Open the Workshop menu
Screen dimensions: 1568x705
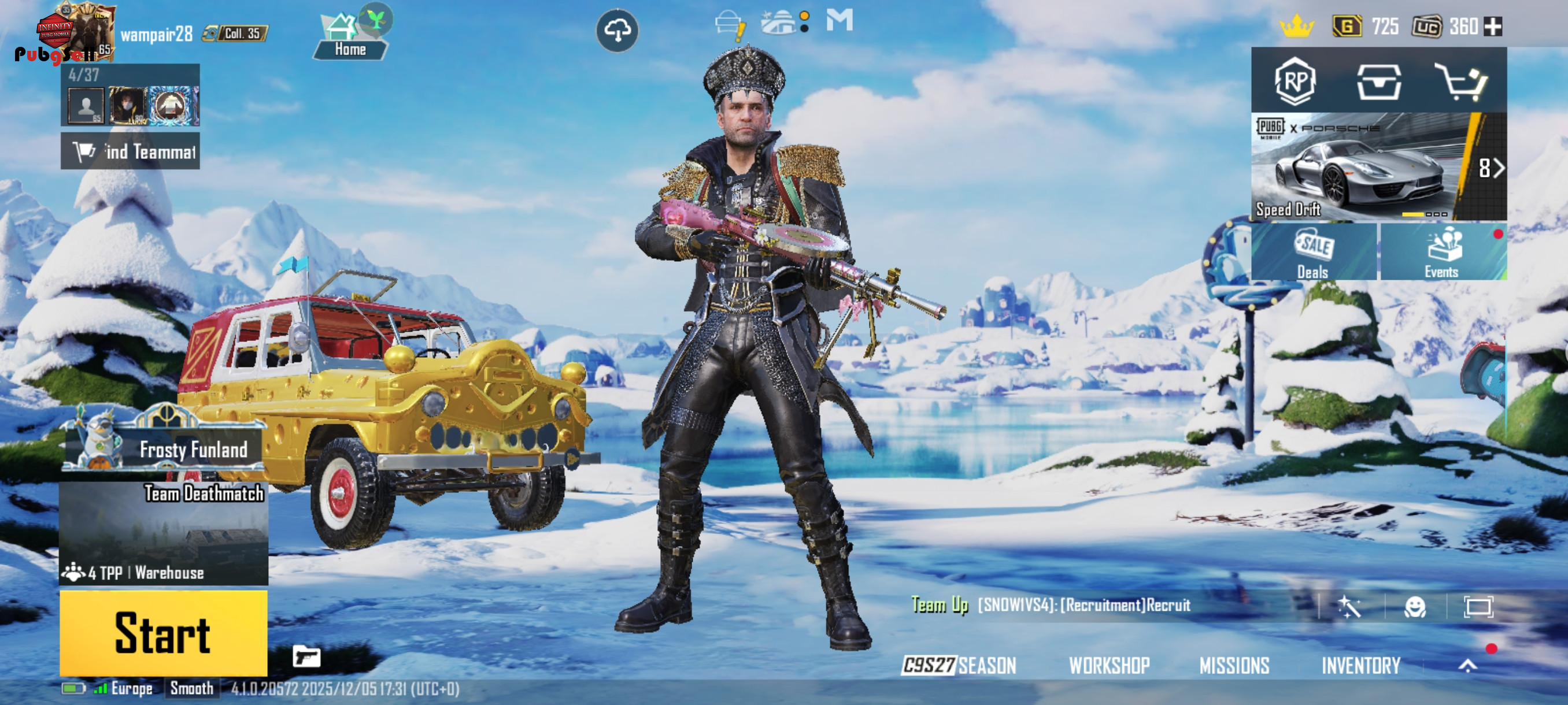(1109, 666)
